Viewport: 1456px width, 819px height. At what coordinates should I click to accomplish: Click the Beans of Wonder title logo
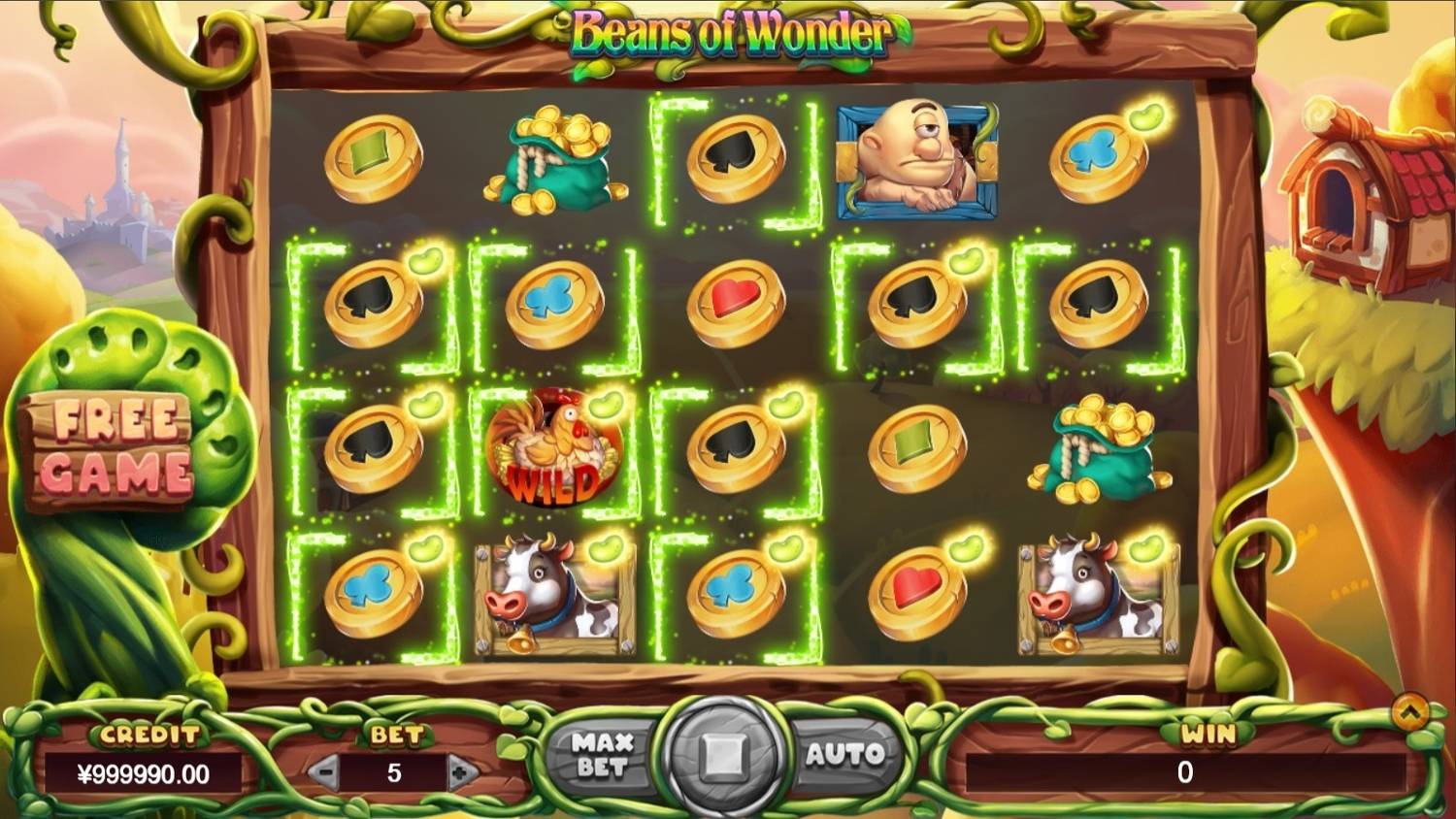pos(733,31)
